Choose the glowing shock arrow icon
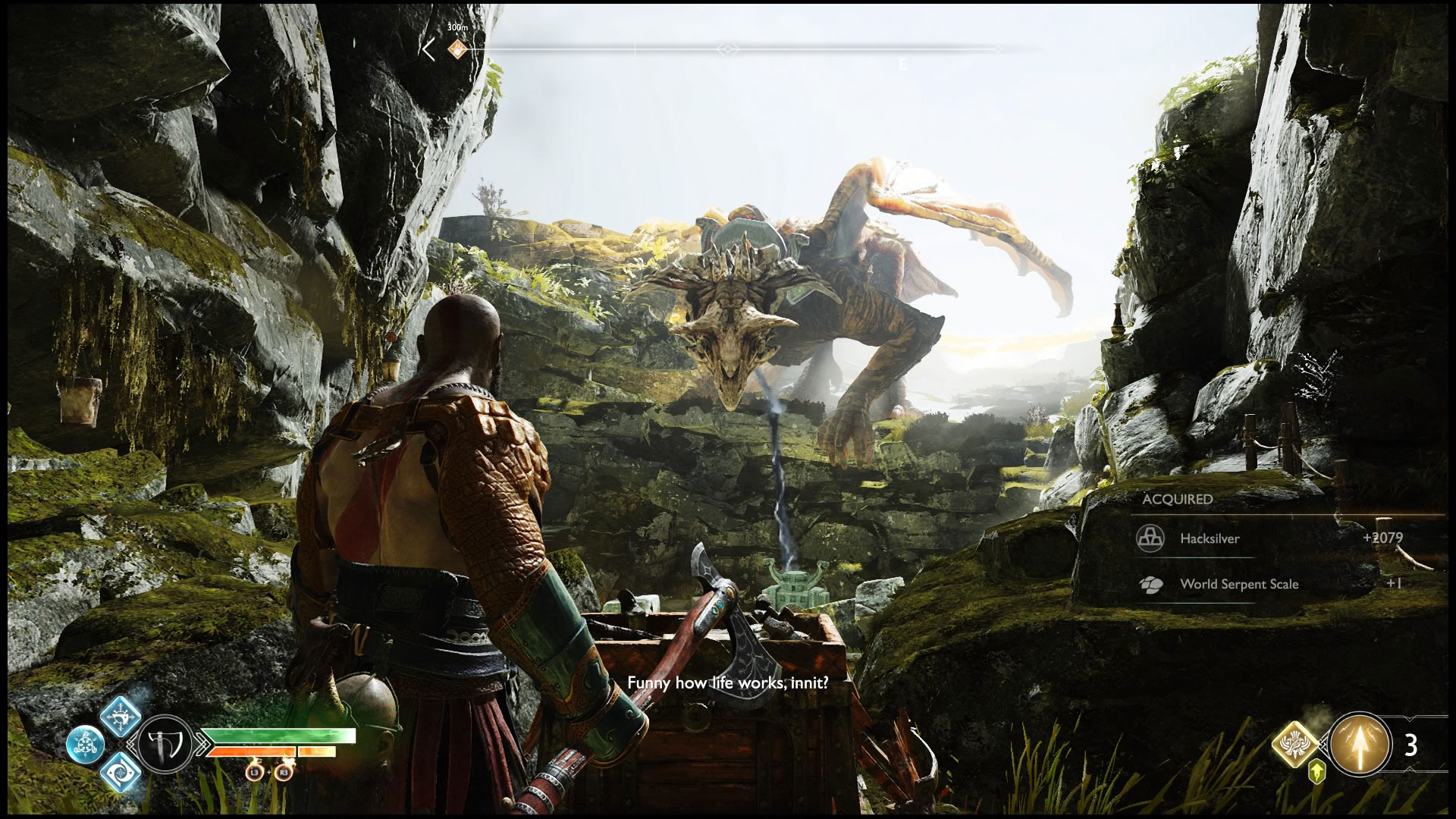The height and width of the screenshot is (819, 1456). pyautogui.click(x=1360, y=744)
